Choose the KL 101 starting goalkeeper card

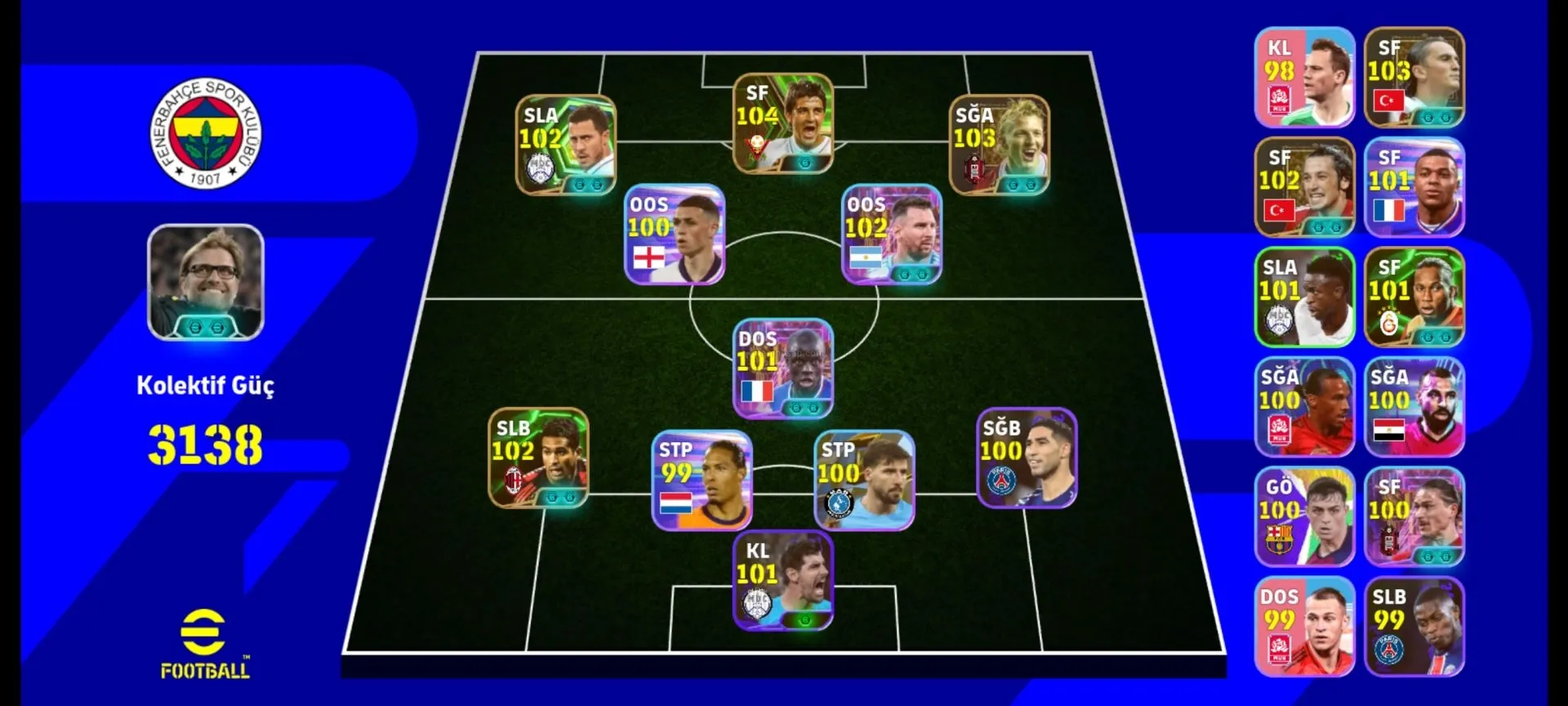(782, 581)
